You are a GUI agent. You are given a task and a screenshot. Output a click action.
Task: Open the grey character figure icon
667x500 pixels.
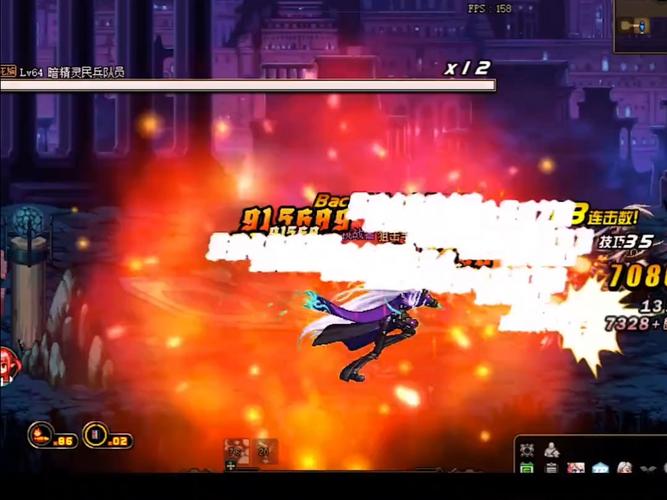coord(551,450)
